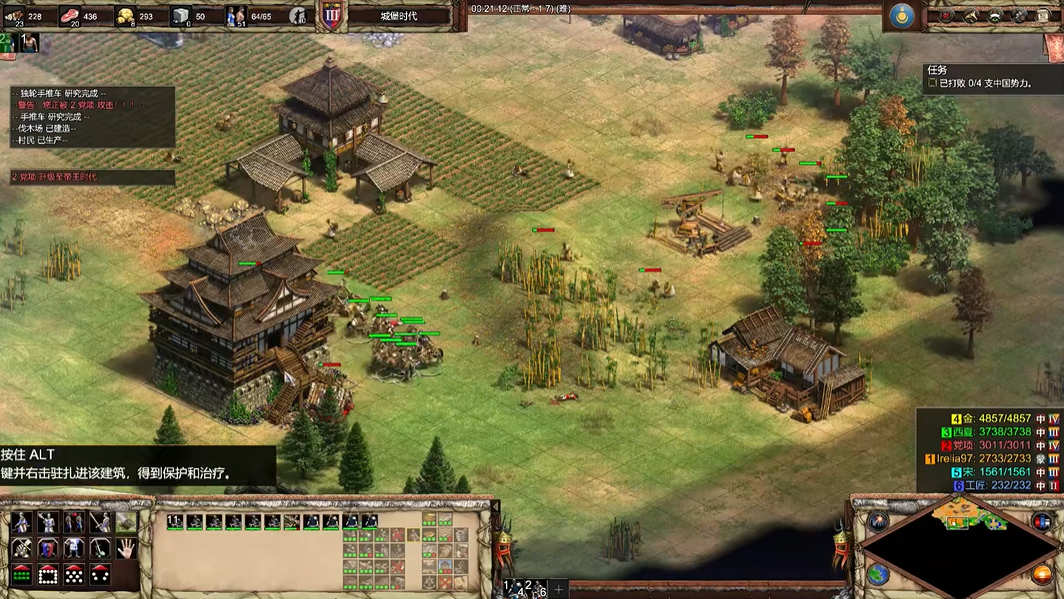1064x599 pixels.
Task: Activate the minimap flare signal button
Action: (878, 521)
